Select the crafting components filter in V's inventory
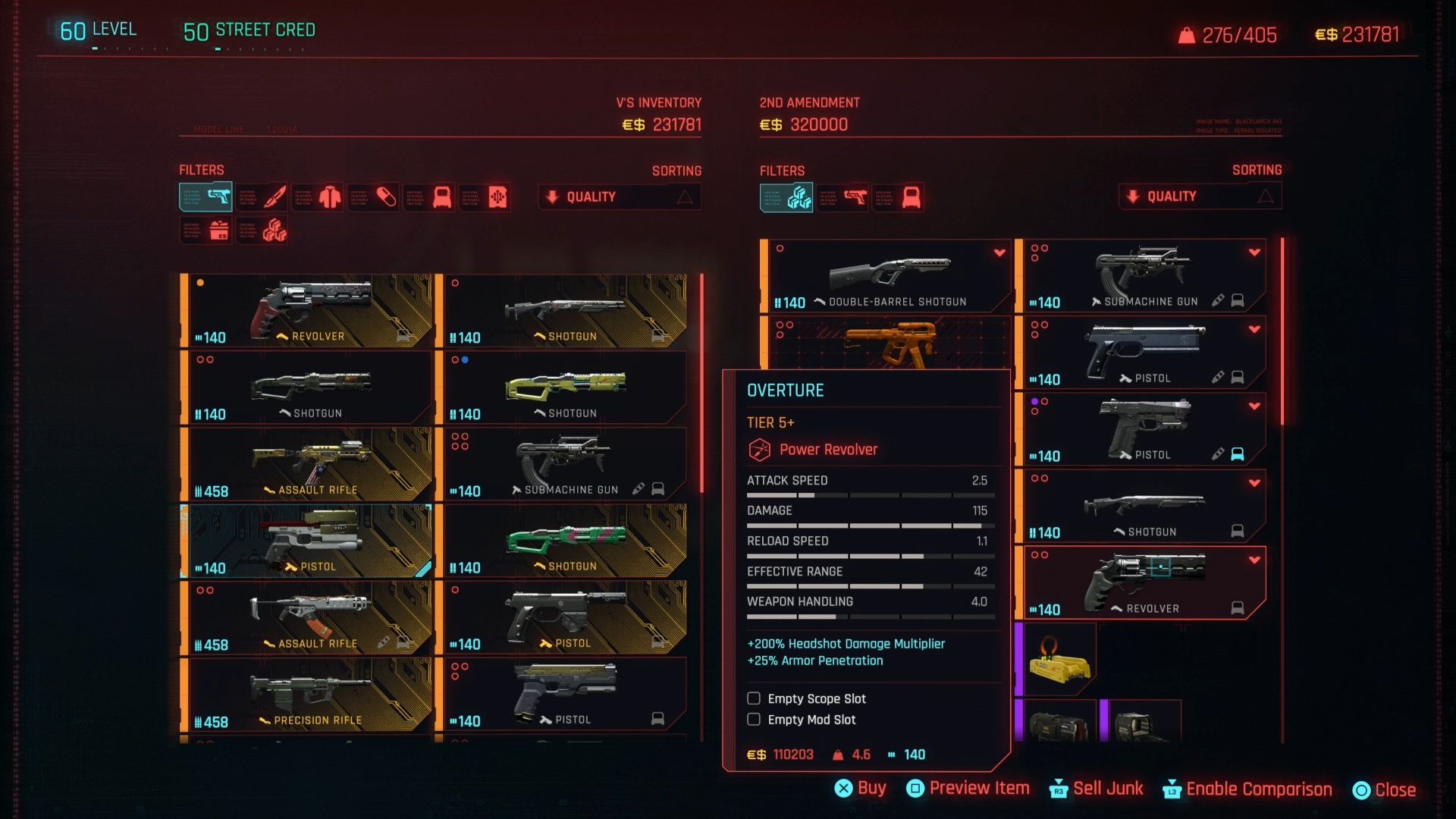 (x=262, y=230)
